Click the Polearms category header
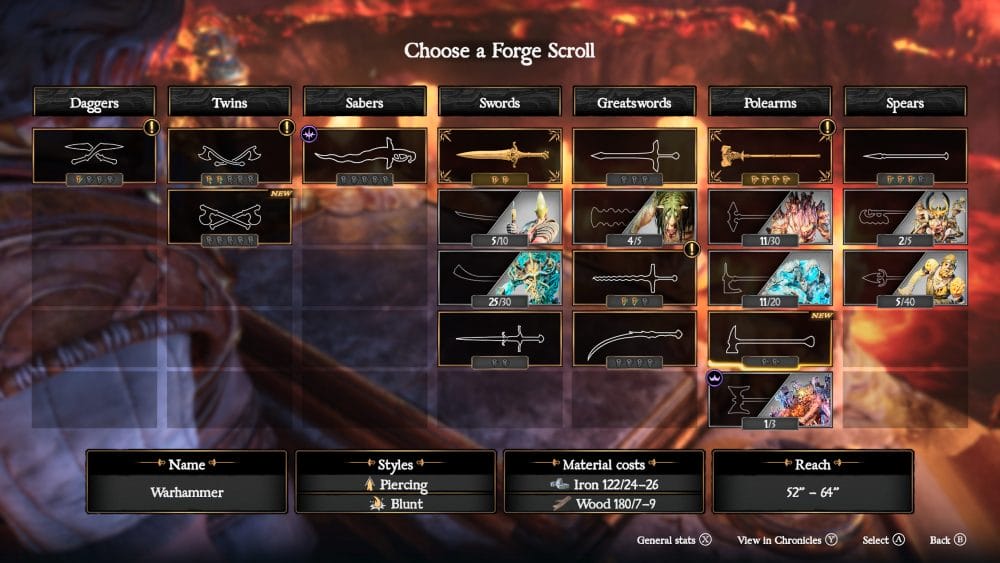Viewport: 1000px width, 563px height. coord(770,102)
